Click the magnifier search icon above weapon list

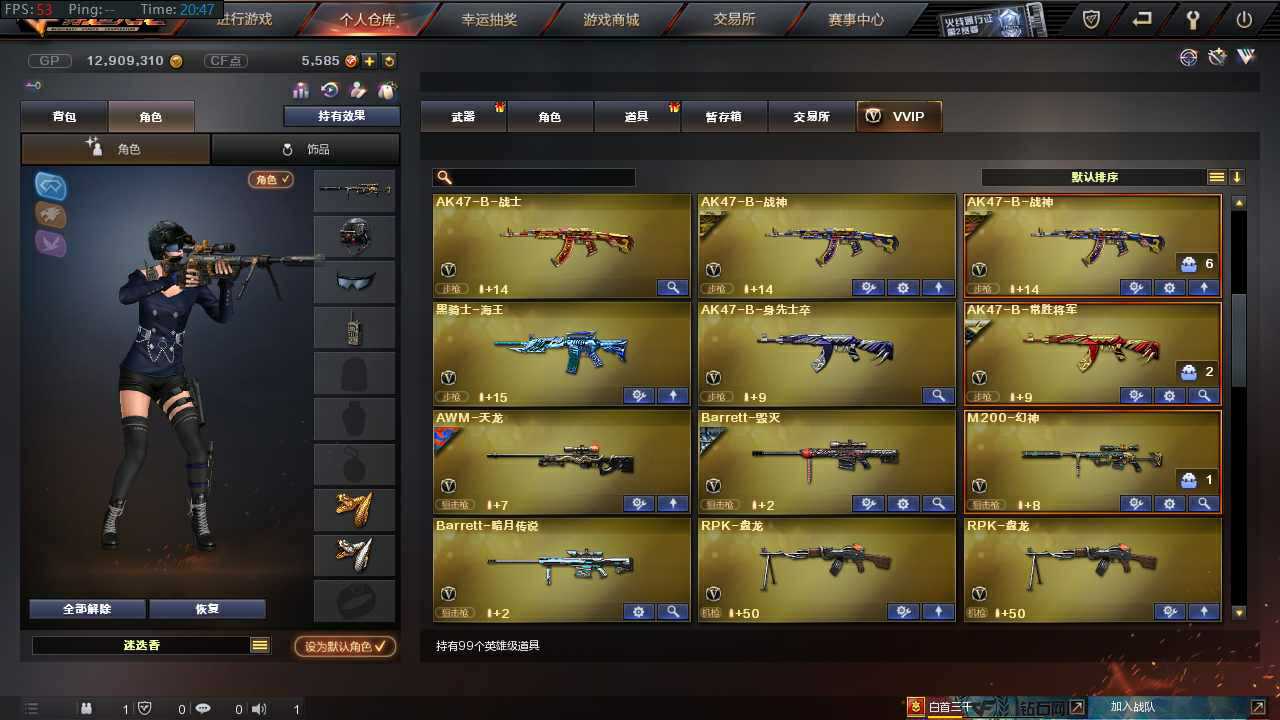point(443,177)
